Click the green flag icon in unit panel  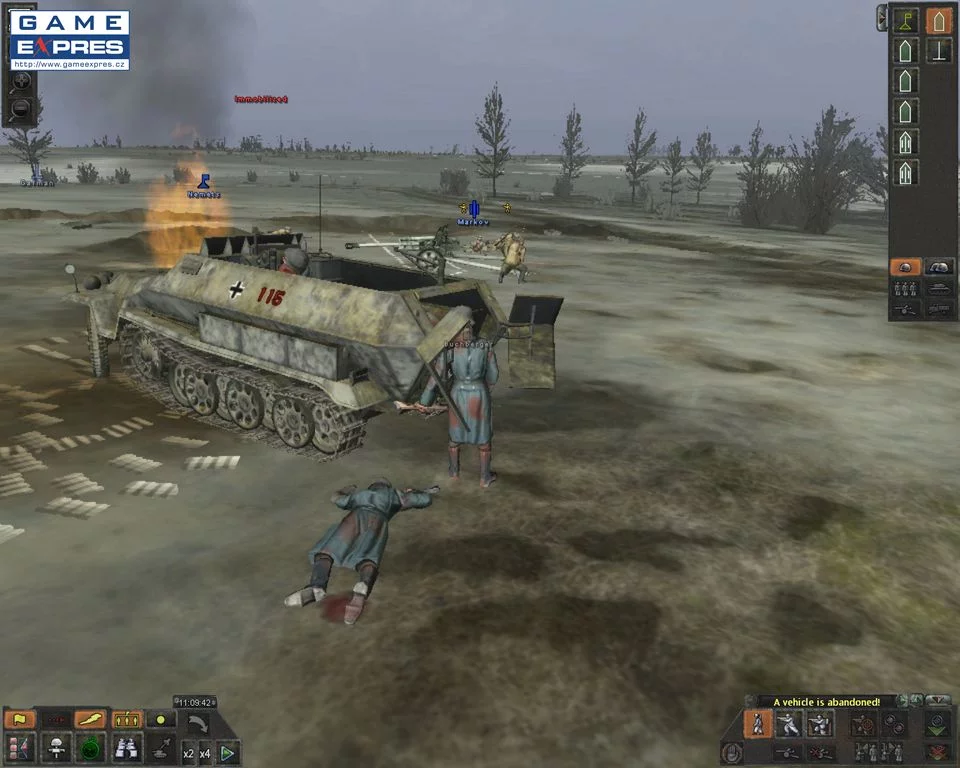[x=907, y=19]
